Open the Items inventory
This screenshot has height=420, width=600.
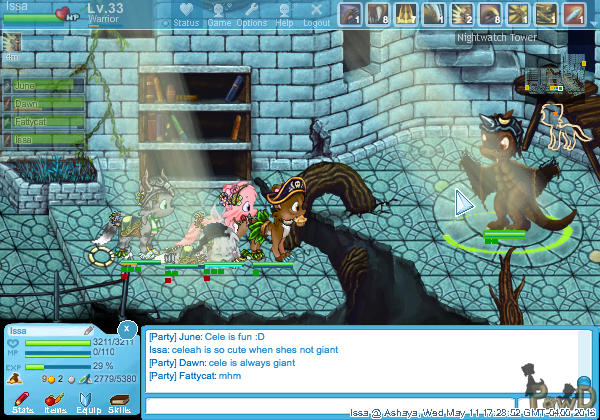55,400
